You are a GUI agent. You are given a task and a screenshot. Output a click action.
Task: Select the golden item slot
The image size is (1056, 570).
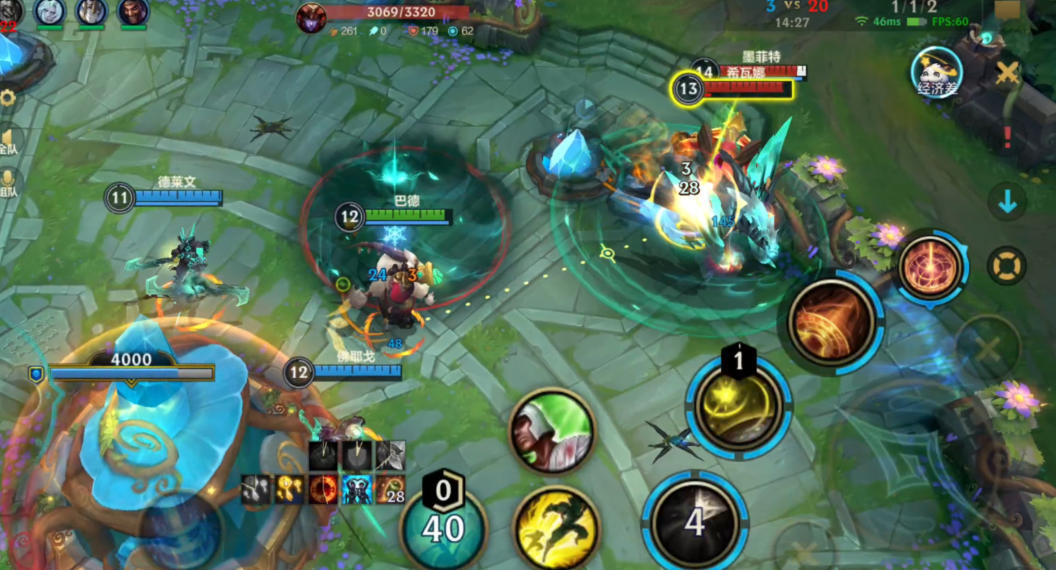coord(290,488)
